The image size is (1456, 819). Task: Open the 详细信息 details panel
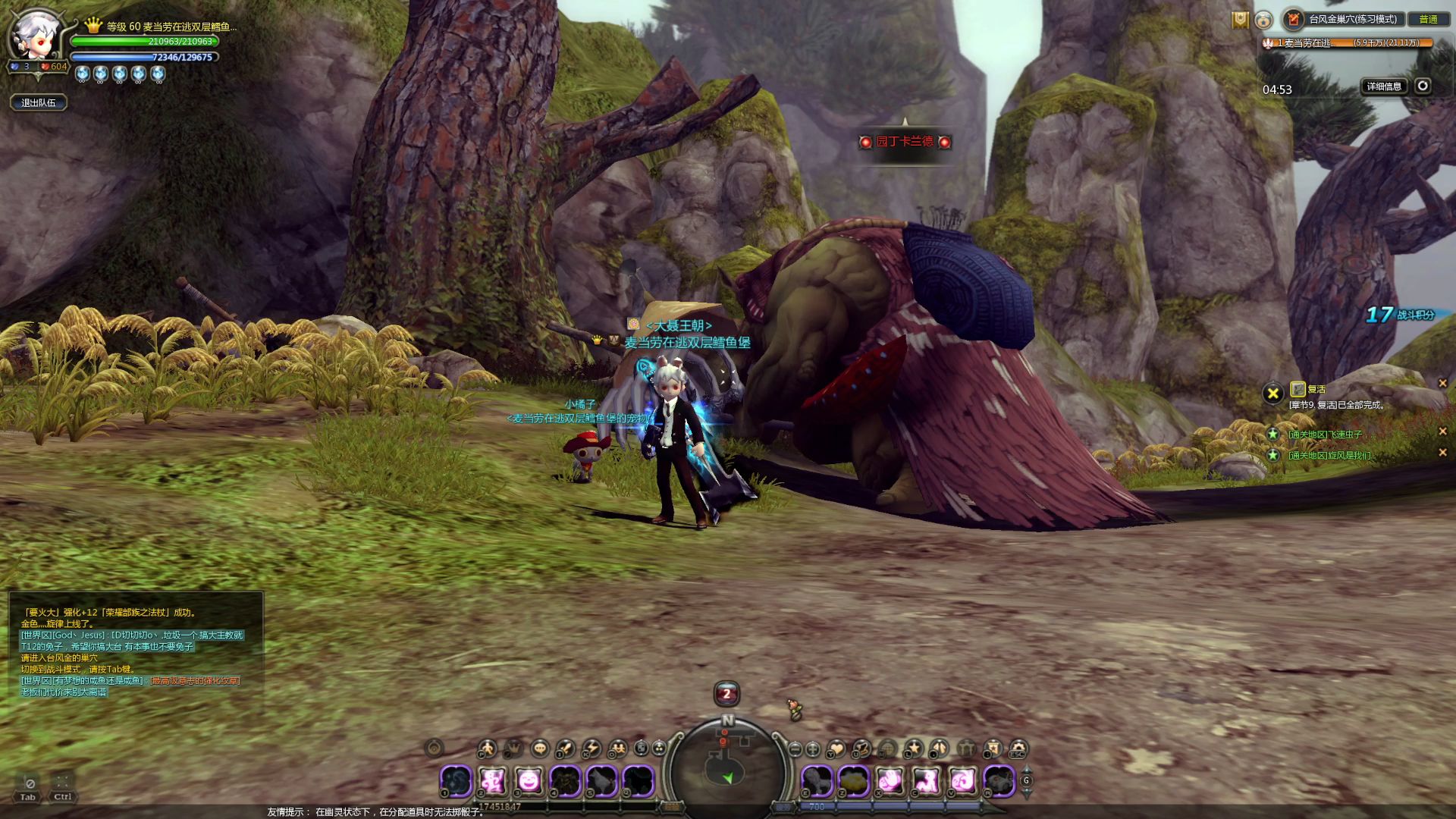pyautogui.click(x=1384, y=86)
